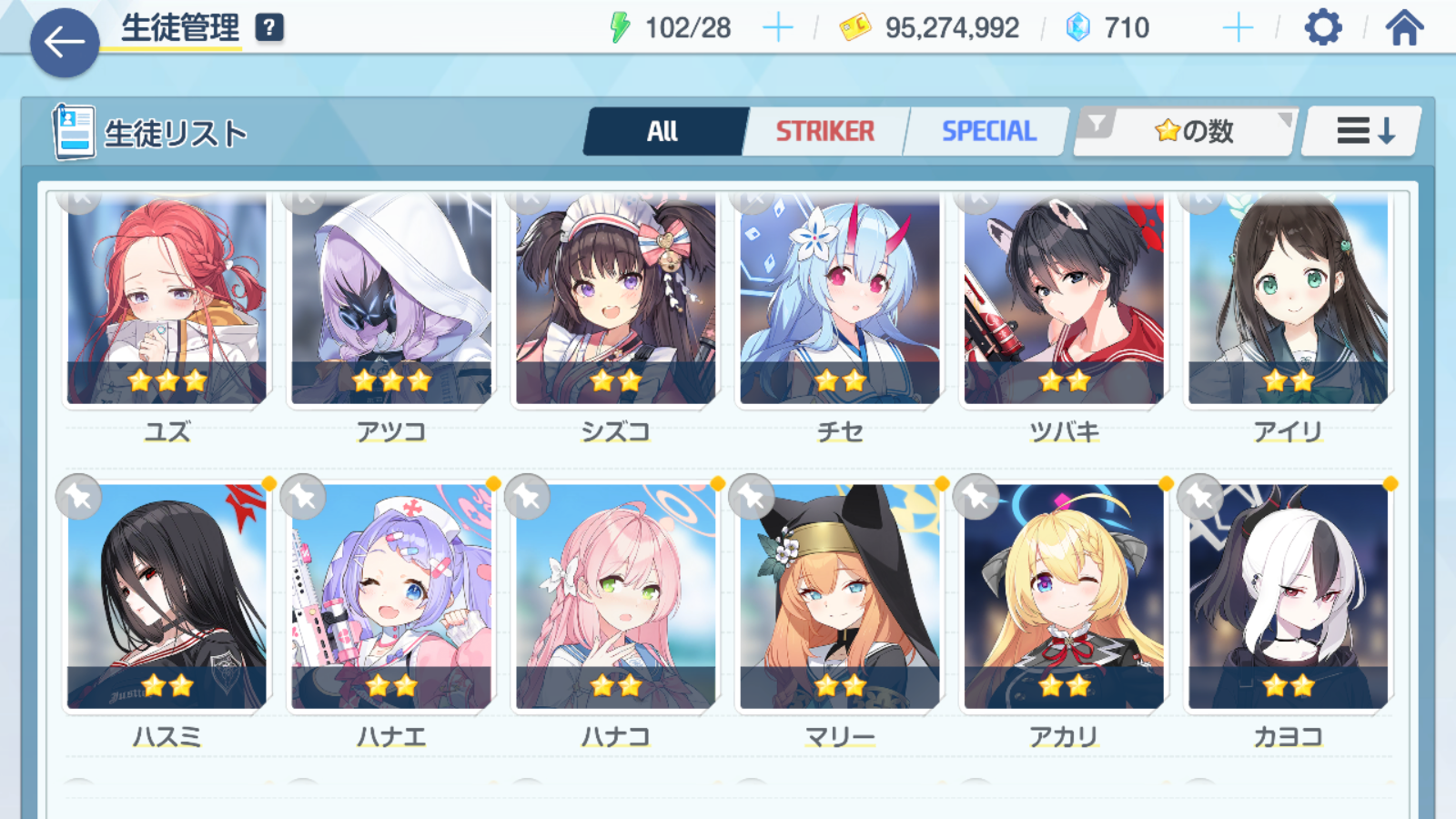Select student ユズ card
This screenshot has width=1456, height=819.
pos(167,300)
